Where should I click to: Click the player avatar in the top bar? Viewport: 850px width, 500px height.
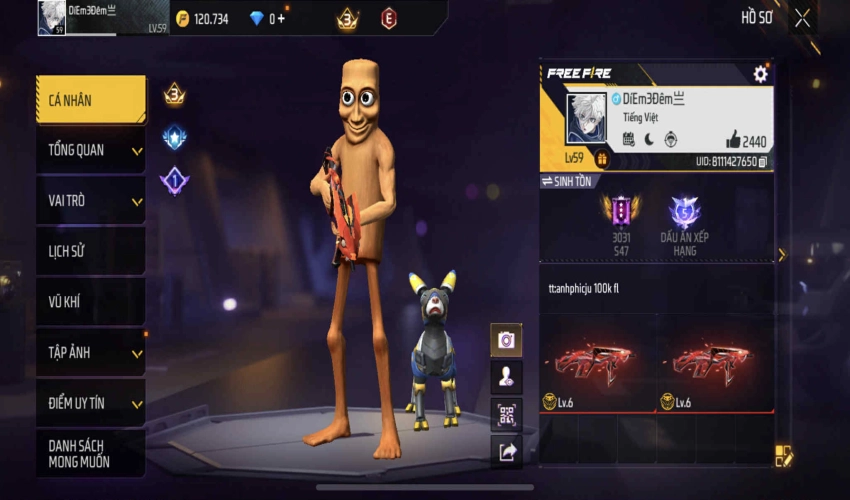click(x=52, y=18)
